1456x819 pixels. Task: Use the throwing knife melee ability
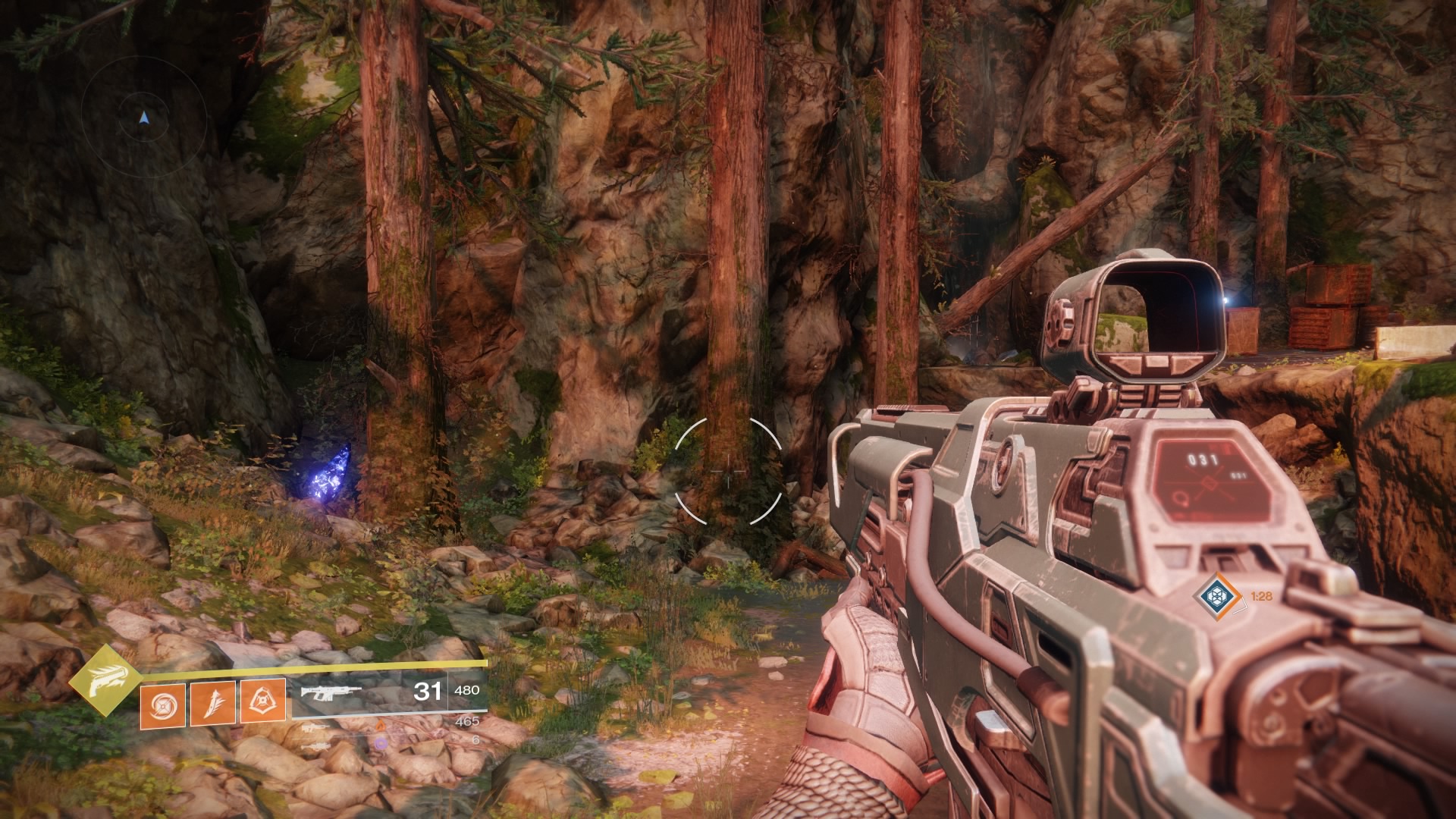(212, 703)
